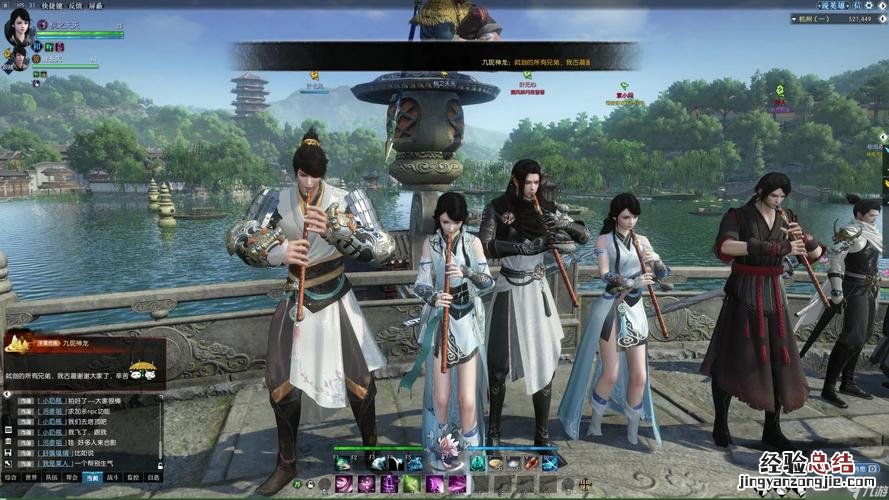Open the 自选 chat tab

[x=153, y=478]
